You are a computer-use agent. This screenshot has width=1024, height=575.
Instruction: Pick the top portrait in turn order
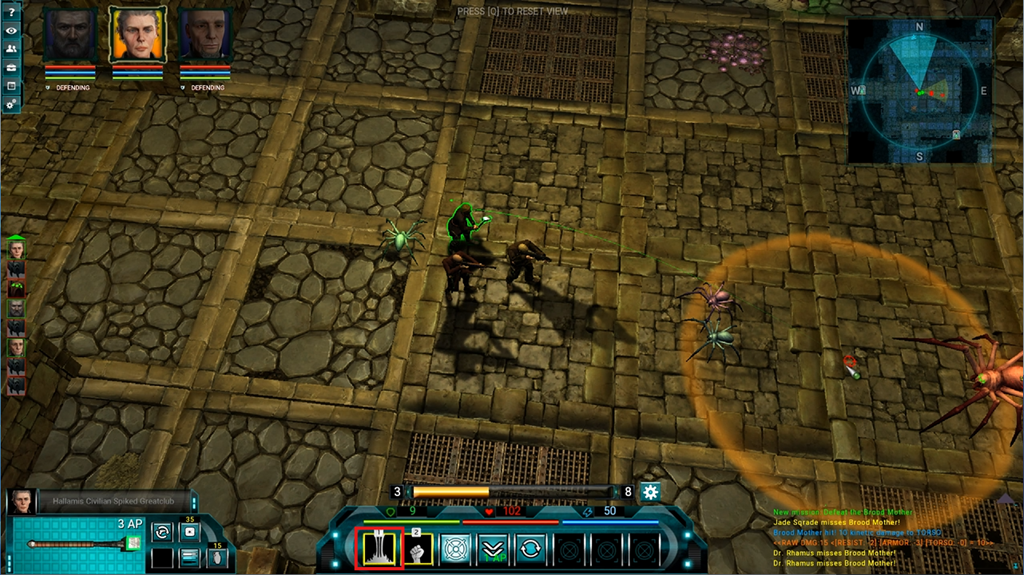click(16, 249)
